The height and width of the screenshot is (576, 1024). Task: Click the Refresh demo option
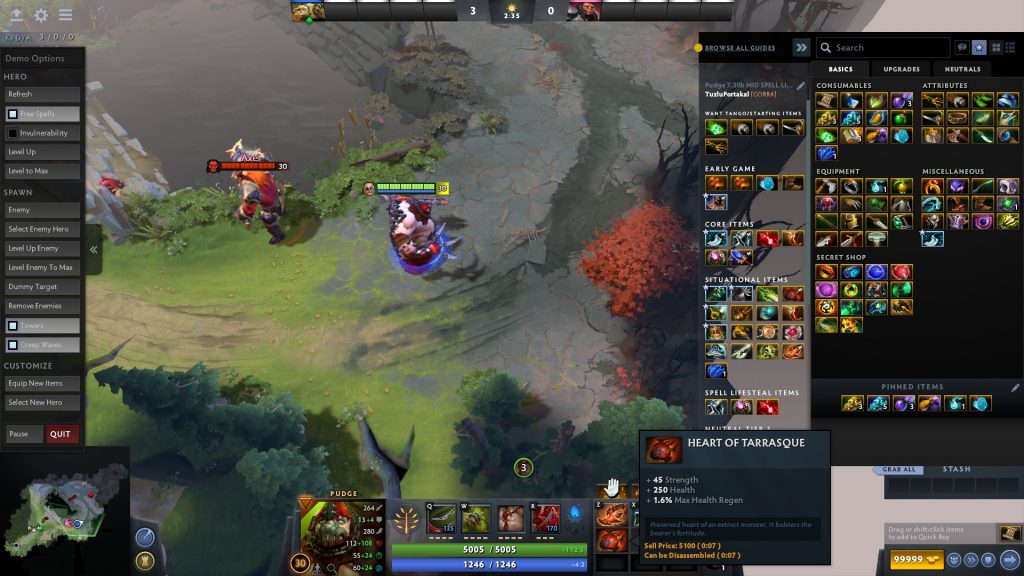pyautogui.click(x=42, y=94)
